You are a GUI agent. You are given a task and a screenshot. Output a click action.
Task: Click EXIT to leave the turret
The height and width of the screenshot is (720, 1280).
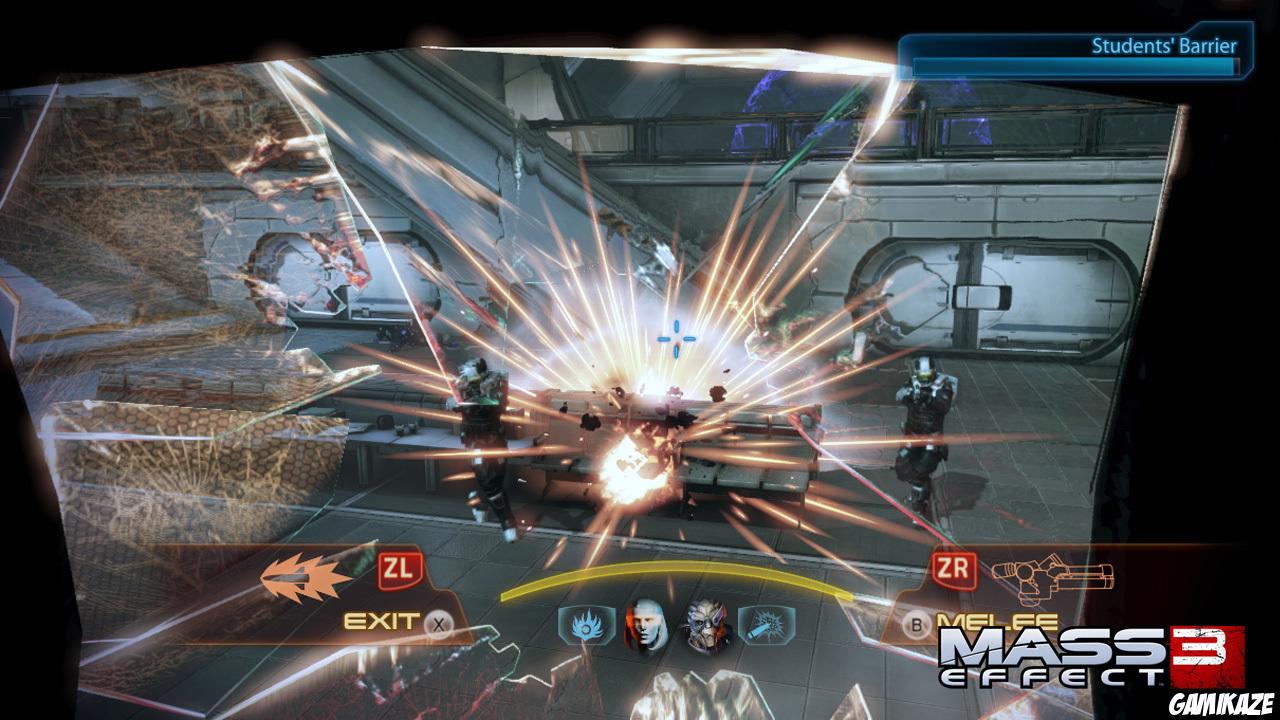(x=378, y=620)
